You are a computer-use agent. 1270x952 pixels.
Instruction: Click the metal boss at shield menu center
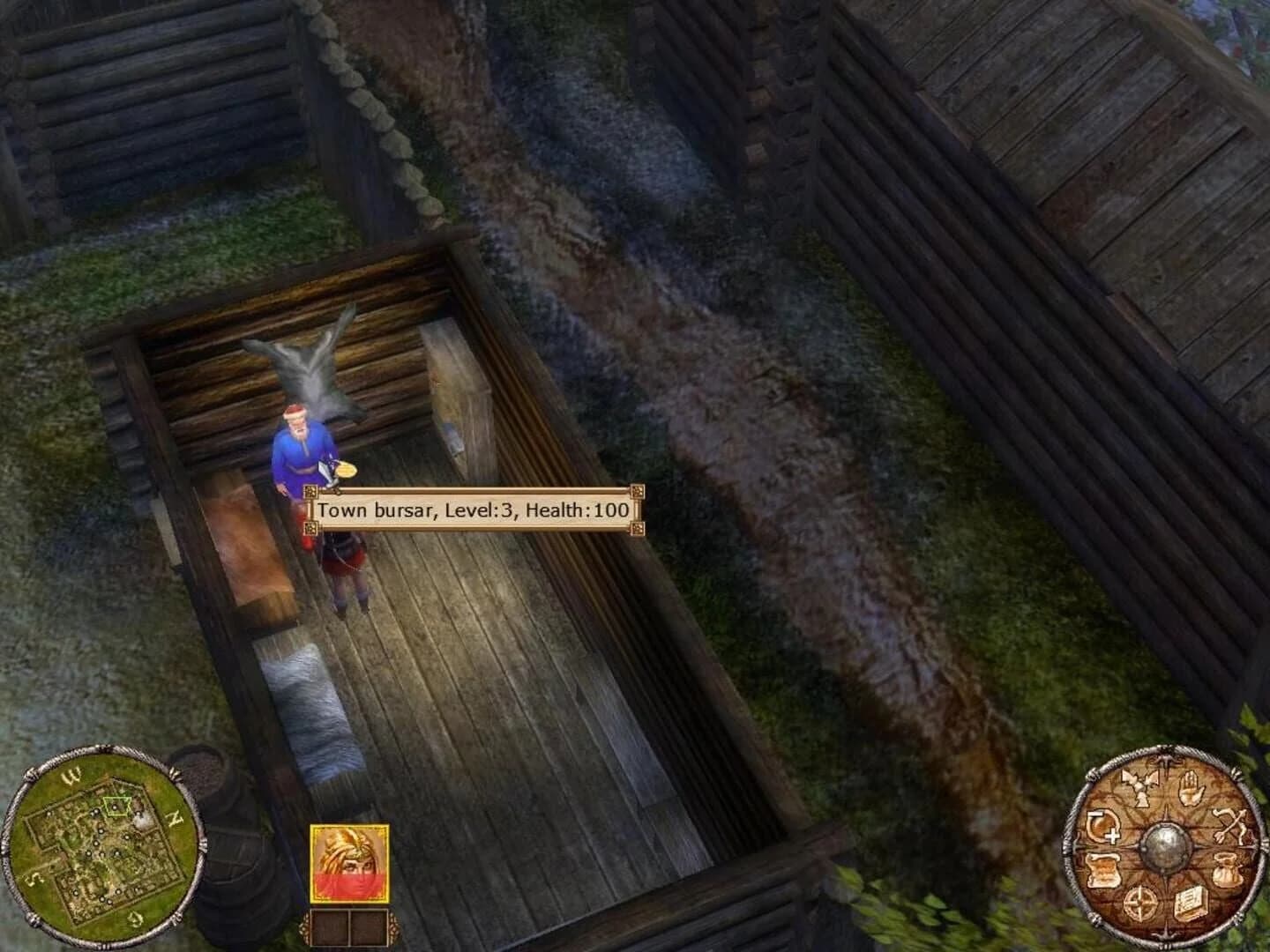(x=1165, y=847)
